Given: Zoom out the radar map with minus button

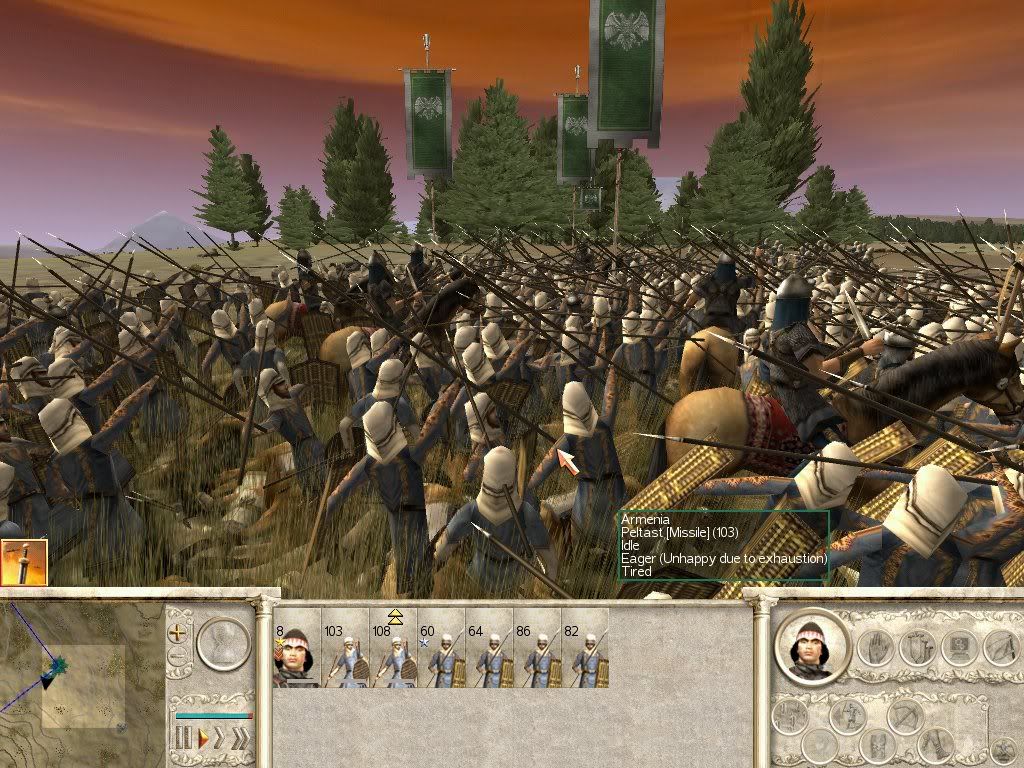Looking at the screenshot, I should point(179,657).
